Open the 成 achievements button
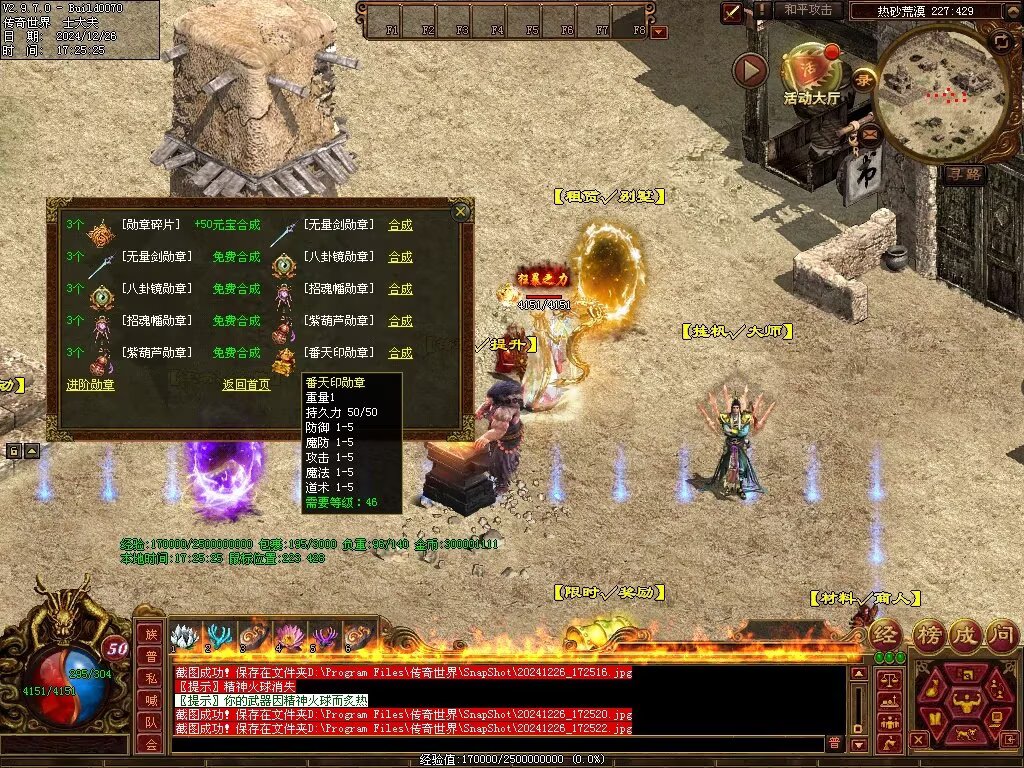The height and width of the screenshot is (768, 1024). (x=965, y=634)
